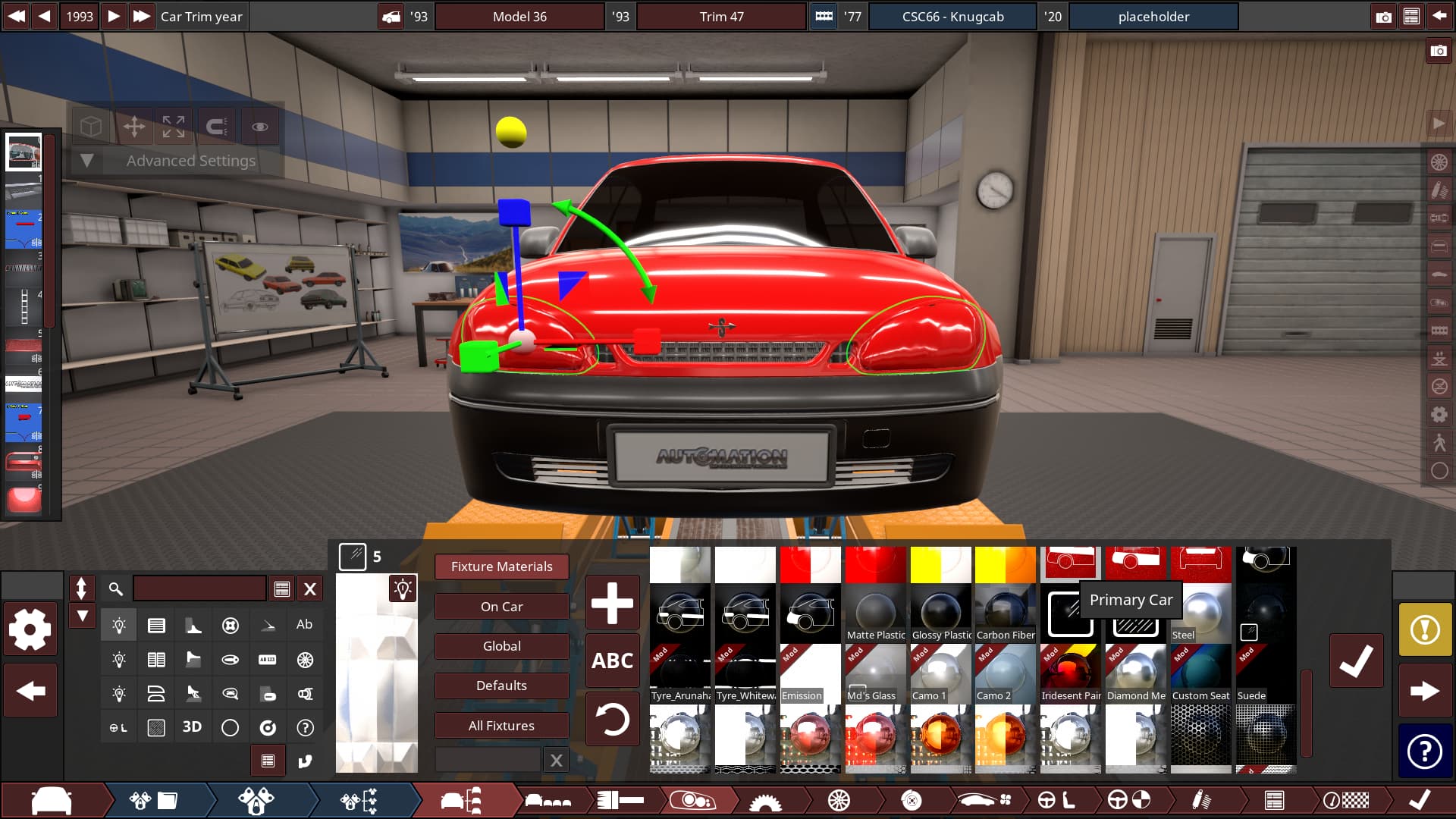Select the On Car filter
The height and width of the screenshot is (819, 1456).
coord(501,607)
